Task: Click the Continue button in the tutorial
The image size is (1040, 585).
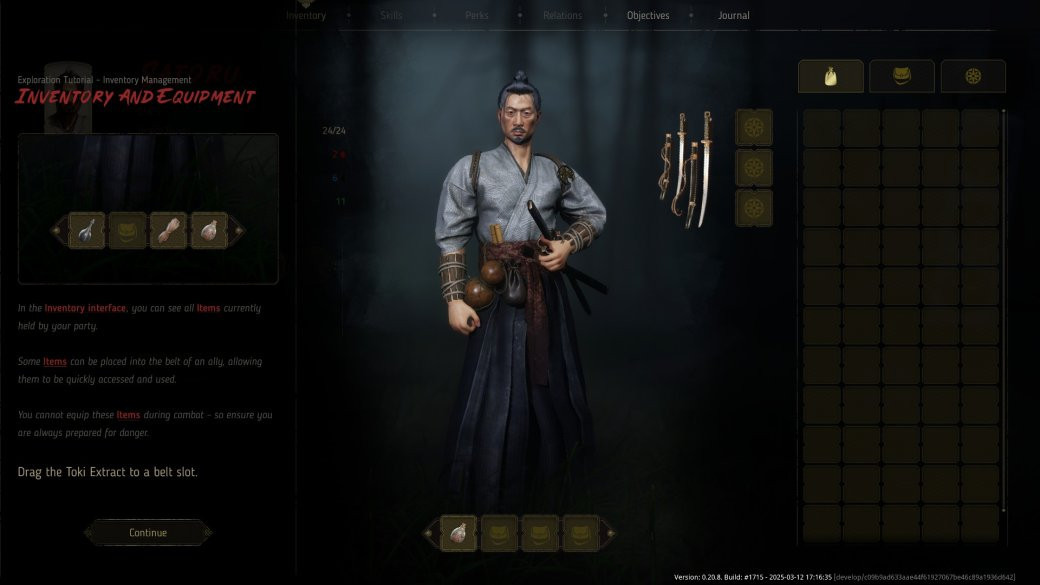Action: [148, 533]
